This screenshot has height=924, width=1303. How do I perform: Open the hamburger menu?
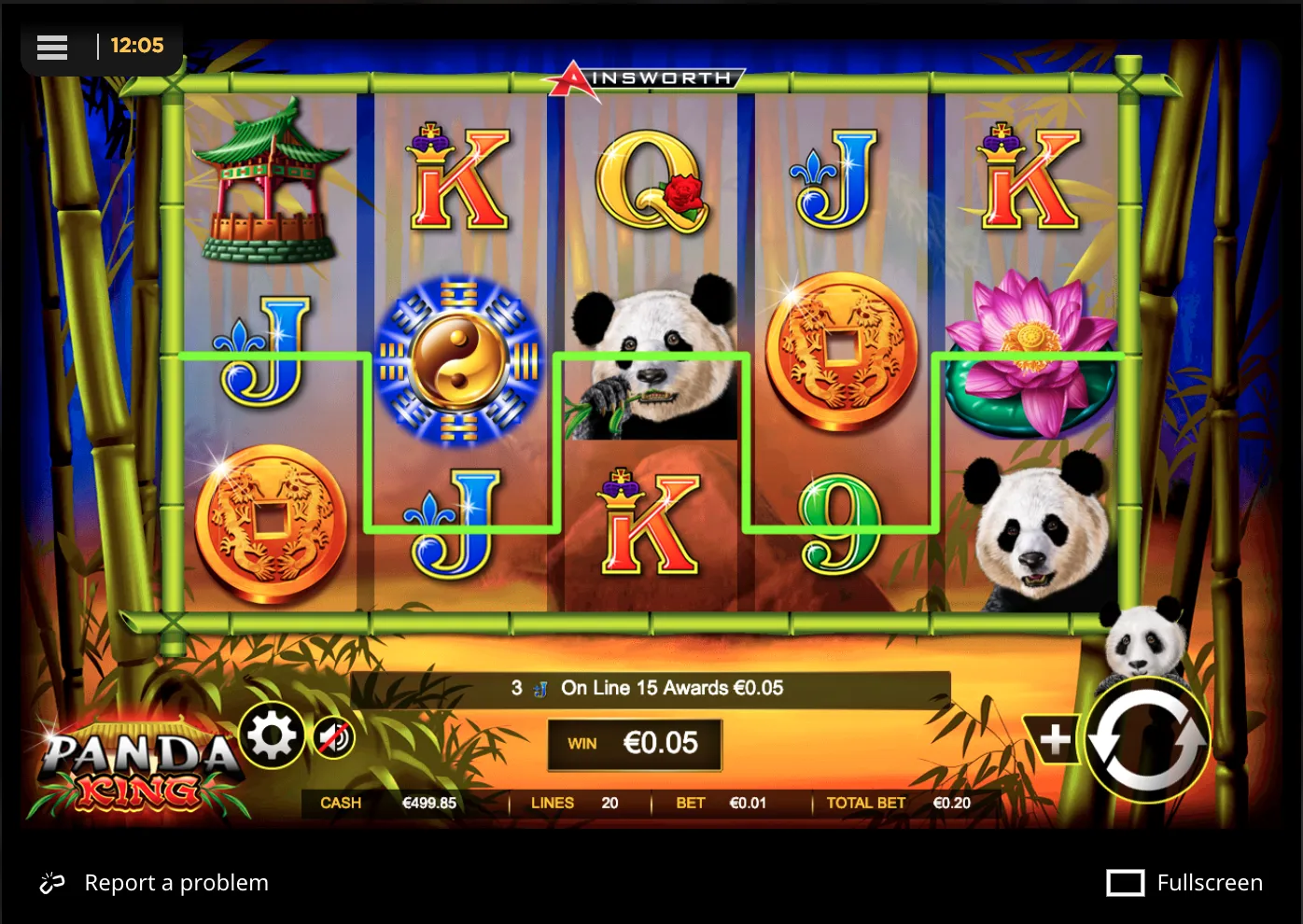52,48
